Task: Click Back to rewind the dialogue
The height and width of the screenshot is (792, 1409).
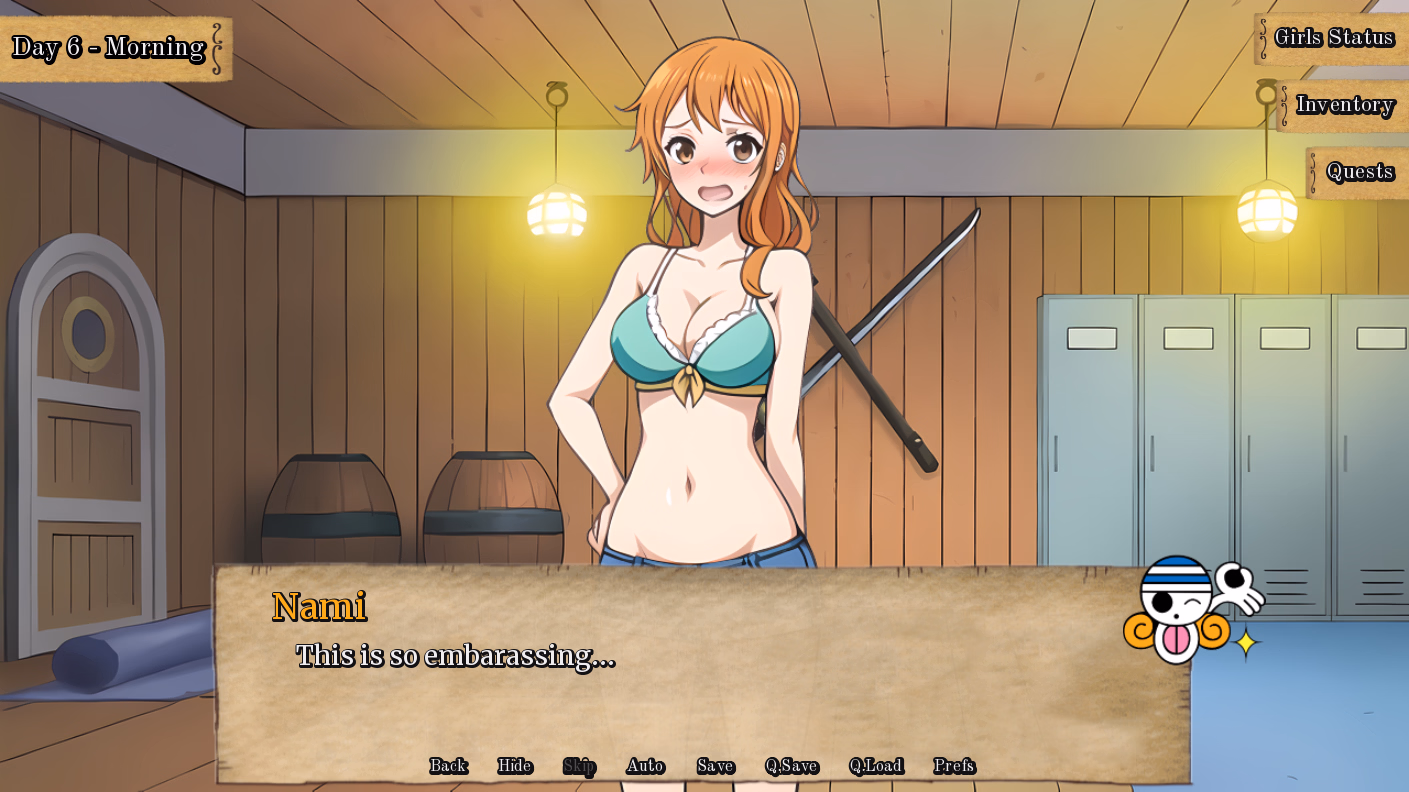Action: coord(448,766)
